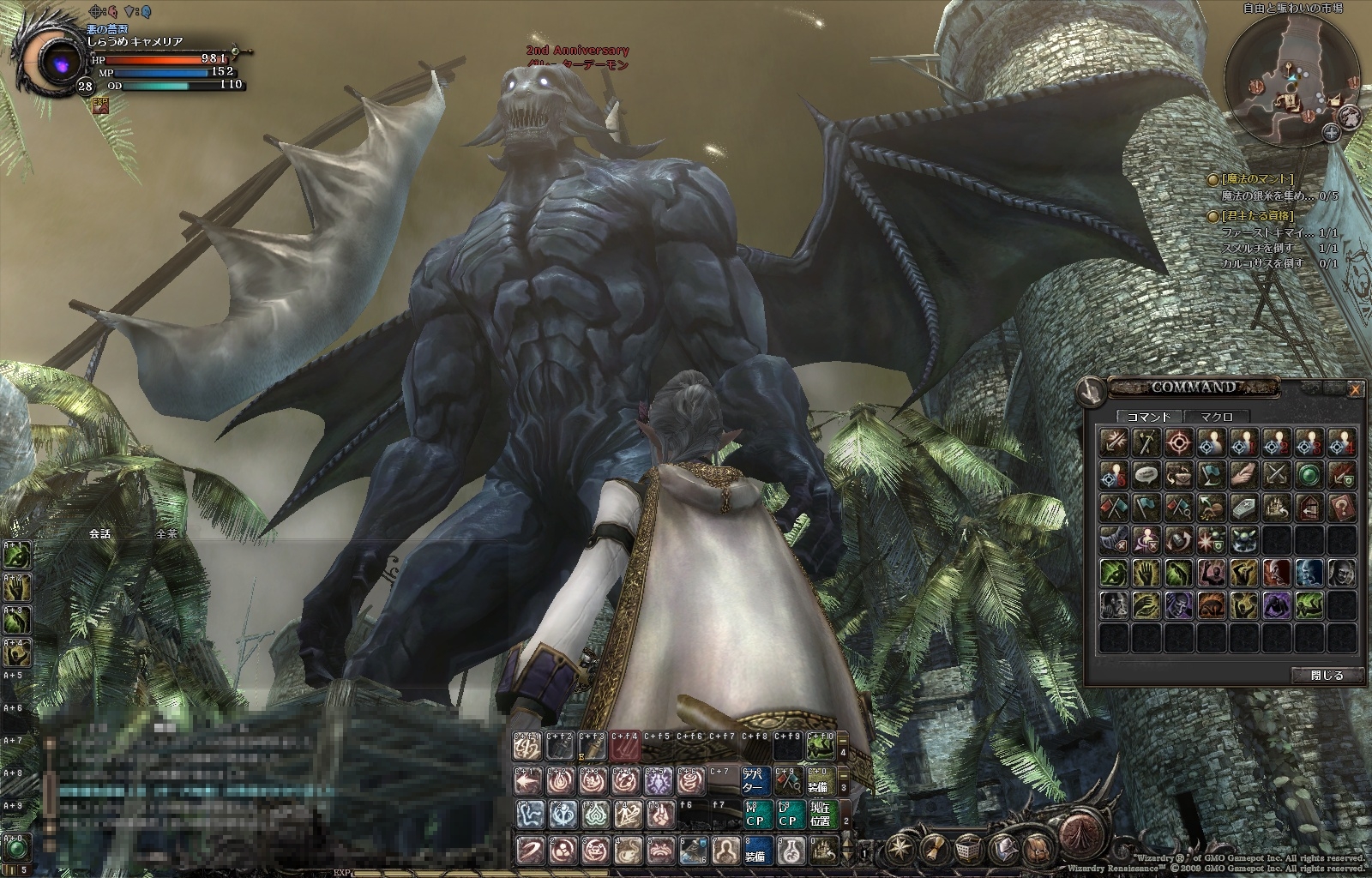The width and height of the screenshot is (1372, 878).
Task: Click the 現在位置 hotbar macro slot
Action: [x=821, y=815]
